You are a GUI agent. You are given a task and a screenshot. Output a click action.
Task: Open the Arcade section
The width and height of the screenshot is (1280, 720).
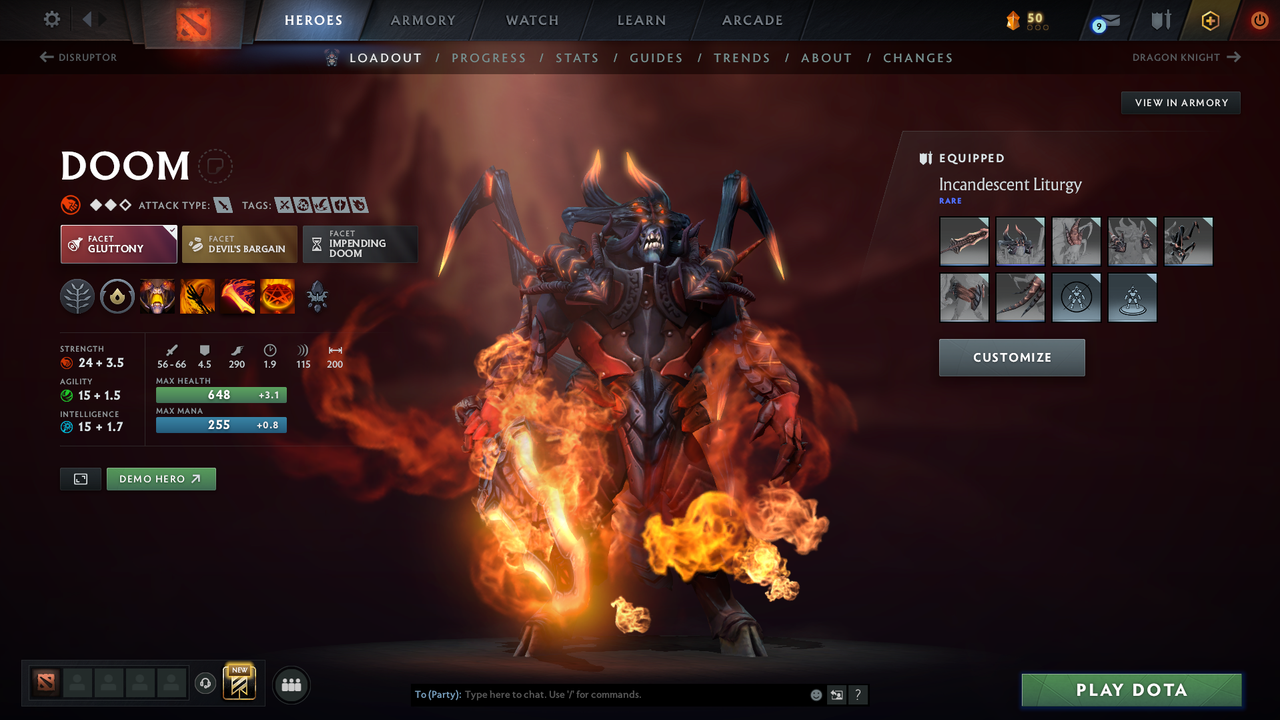point(751,20)
